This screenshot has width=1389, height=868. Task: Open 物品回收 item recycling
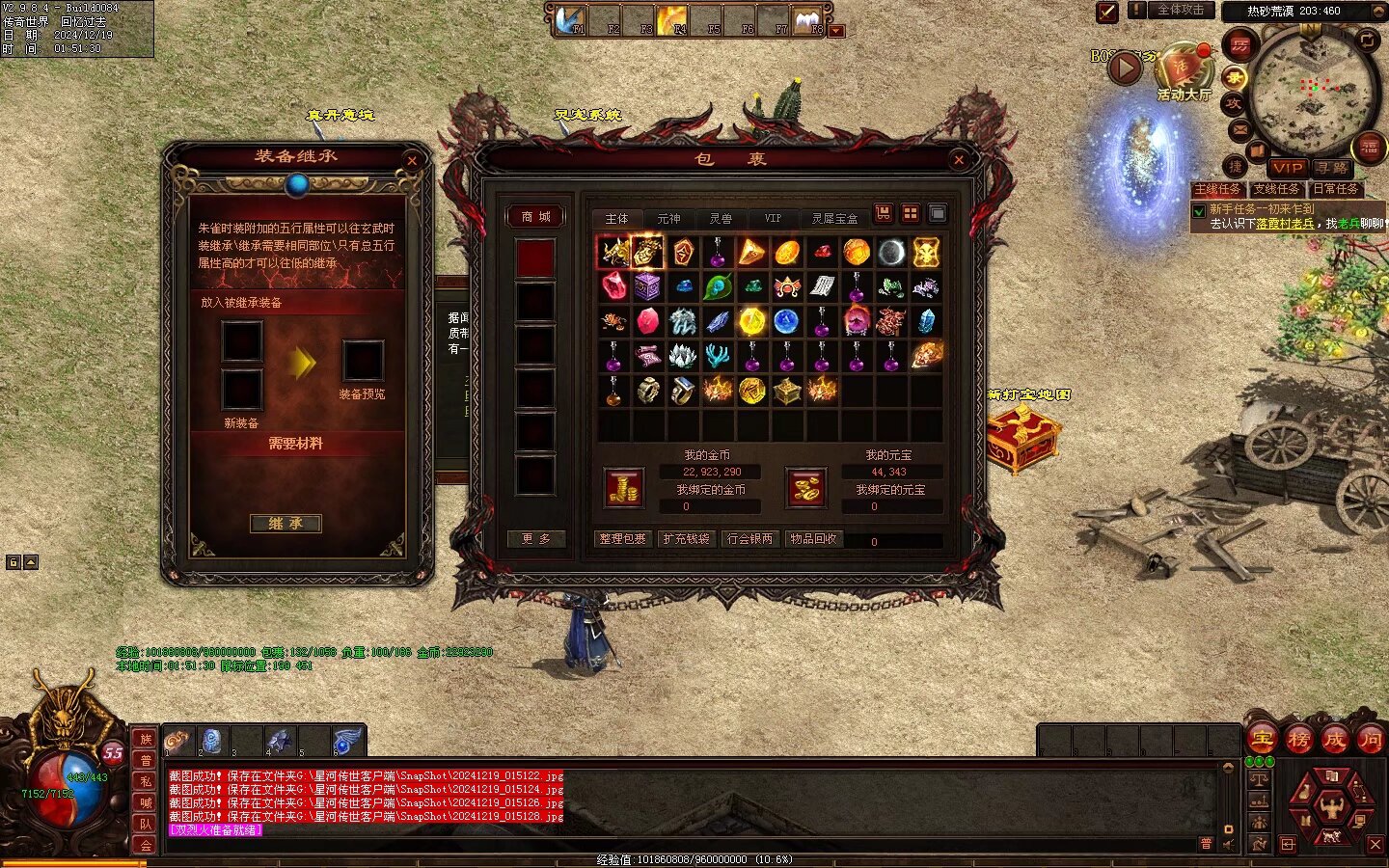[813, 539]
